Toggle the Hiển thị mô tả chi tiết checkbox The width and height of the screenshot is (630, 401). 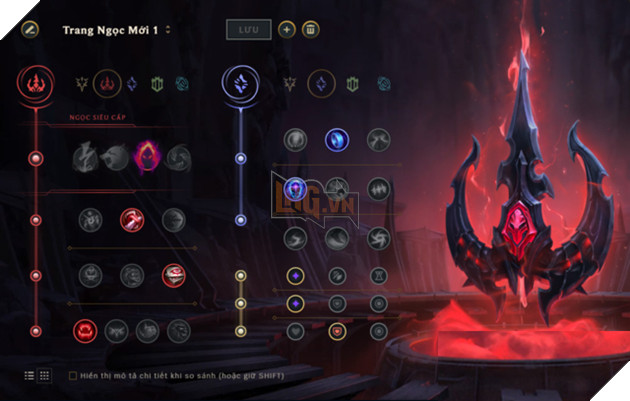point(72,375)
